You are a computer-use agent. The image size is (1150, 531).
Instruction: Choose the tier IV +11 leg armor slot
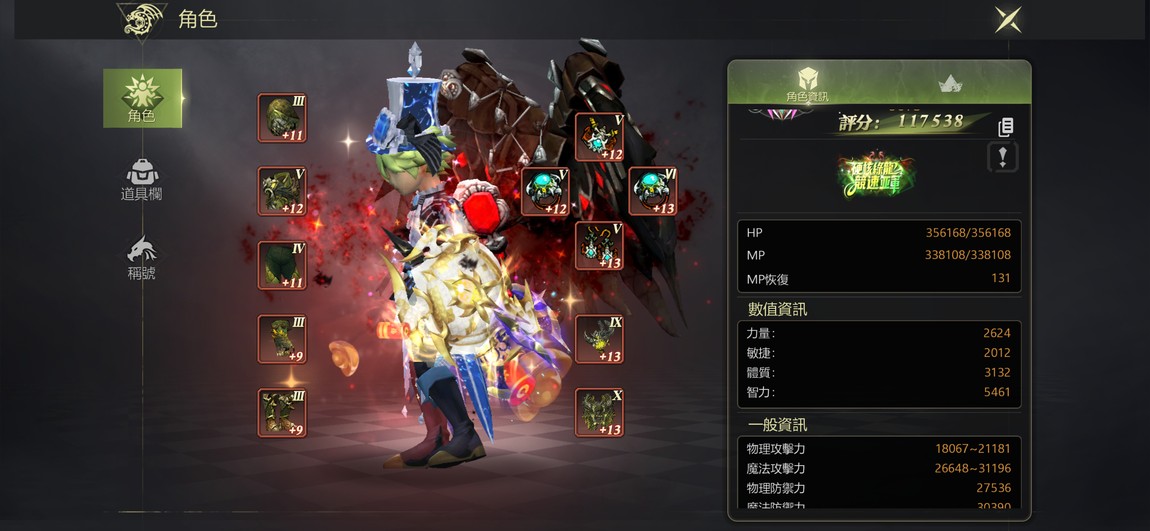click(282, 265)
